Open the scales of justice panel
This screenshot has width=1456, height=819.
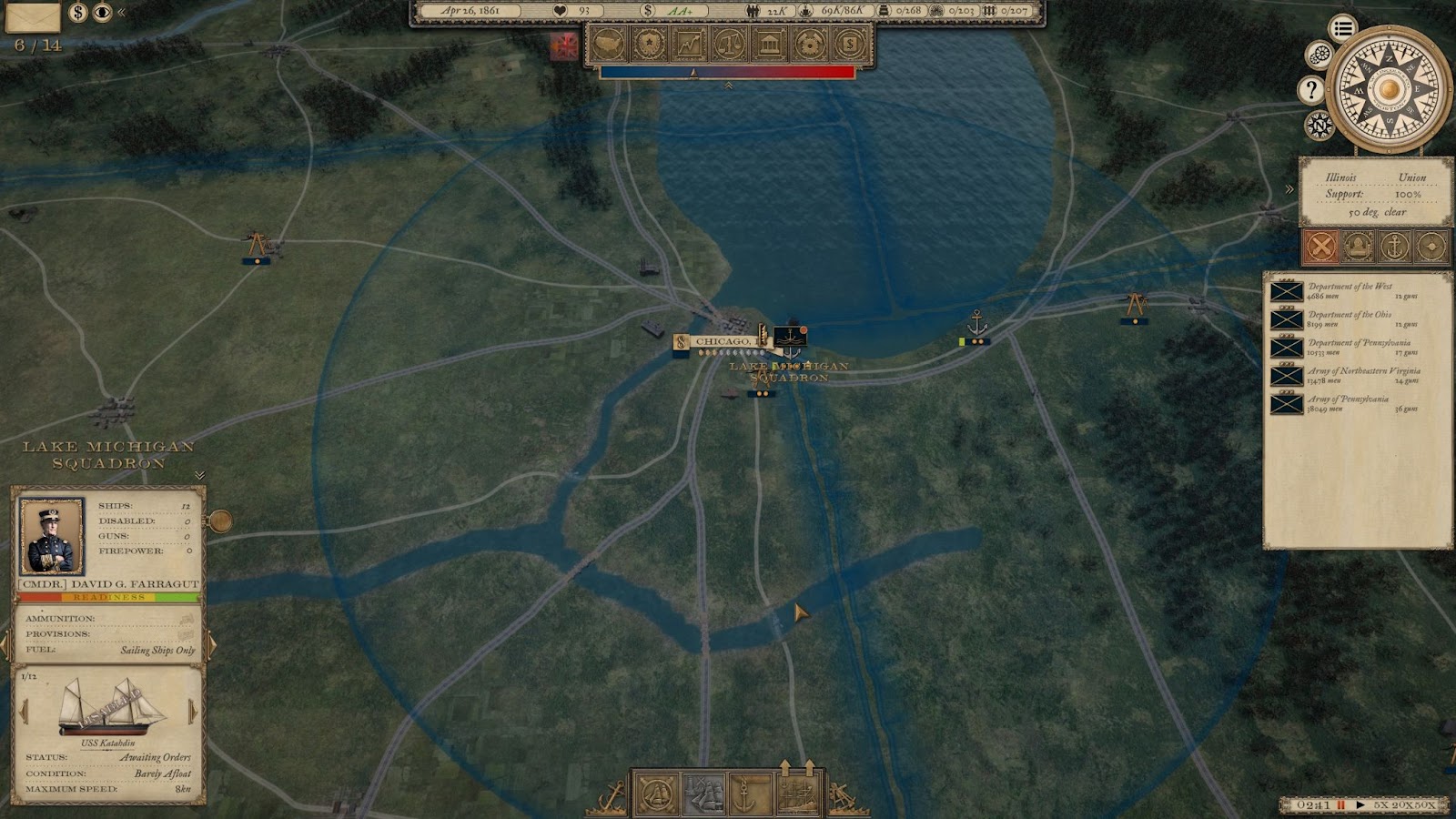729,44
